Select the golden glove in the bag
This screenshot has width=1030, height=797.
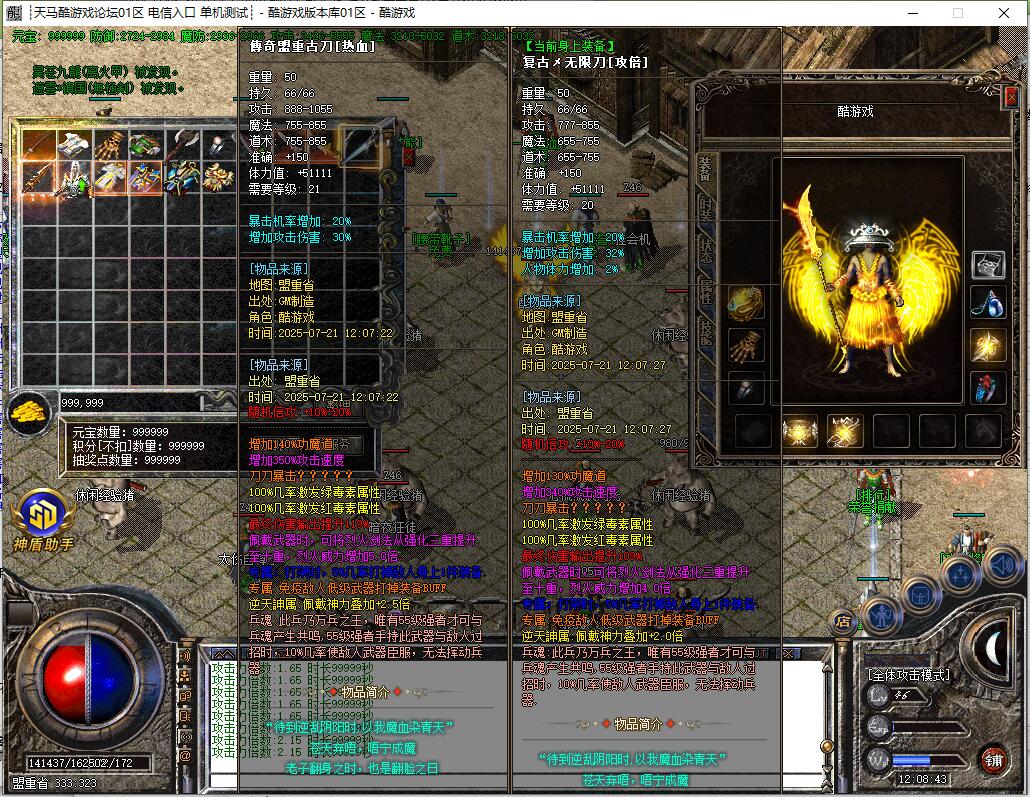tap(111, 145)
